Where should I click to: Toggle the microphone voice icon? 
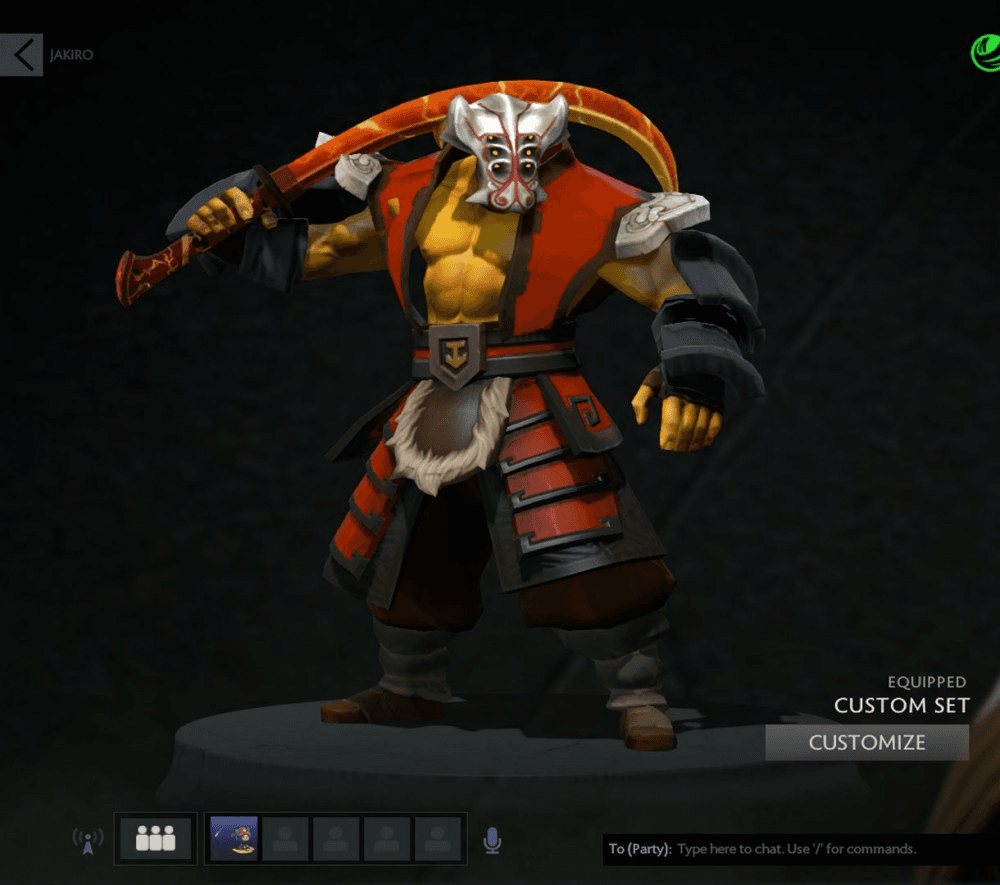(491, 840)
